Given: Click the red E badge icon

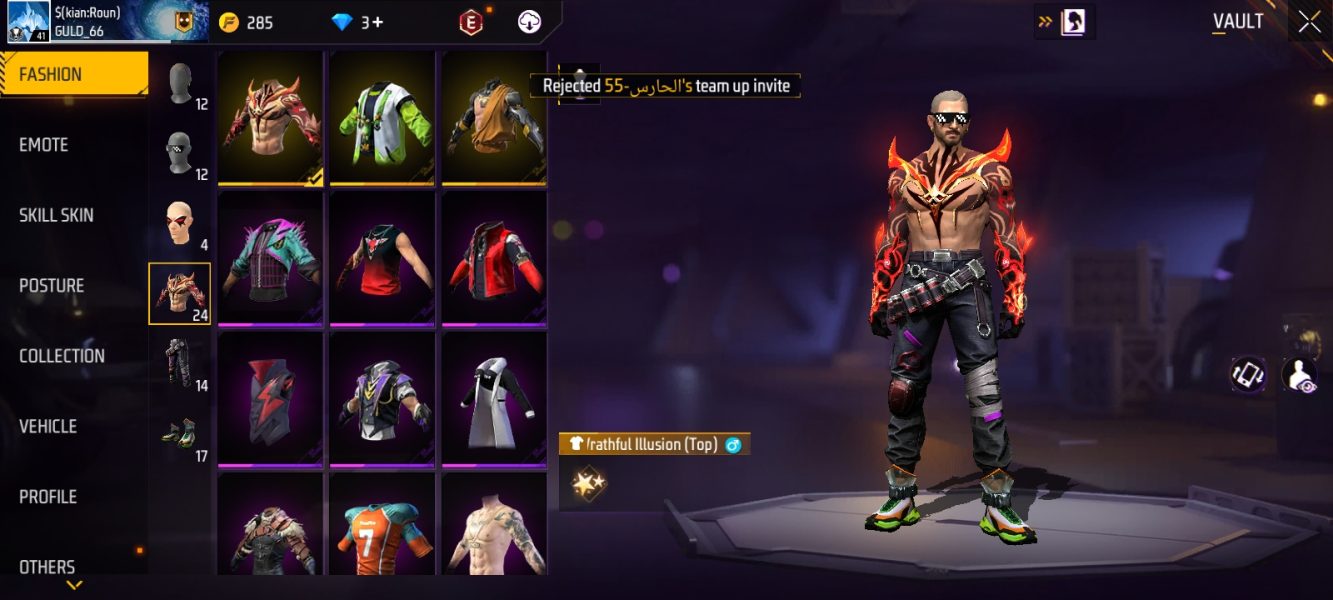Looking at the screenshot, I should (471, 22).
